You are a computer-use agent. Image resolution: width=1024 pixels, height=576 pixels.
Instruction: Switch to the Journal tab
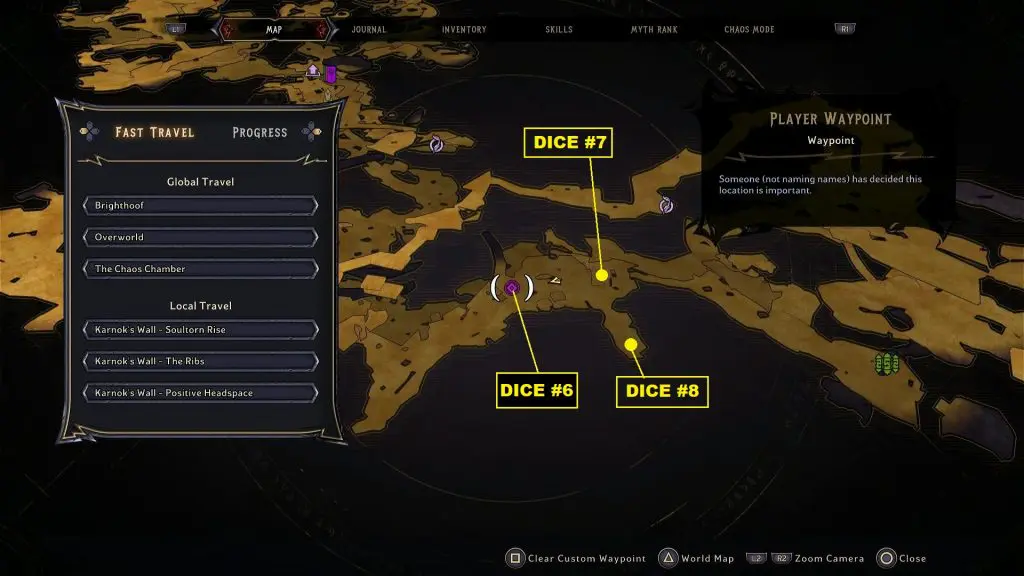369,30
